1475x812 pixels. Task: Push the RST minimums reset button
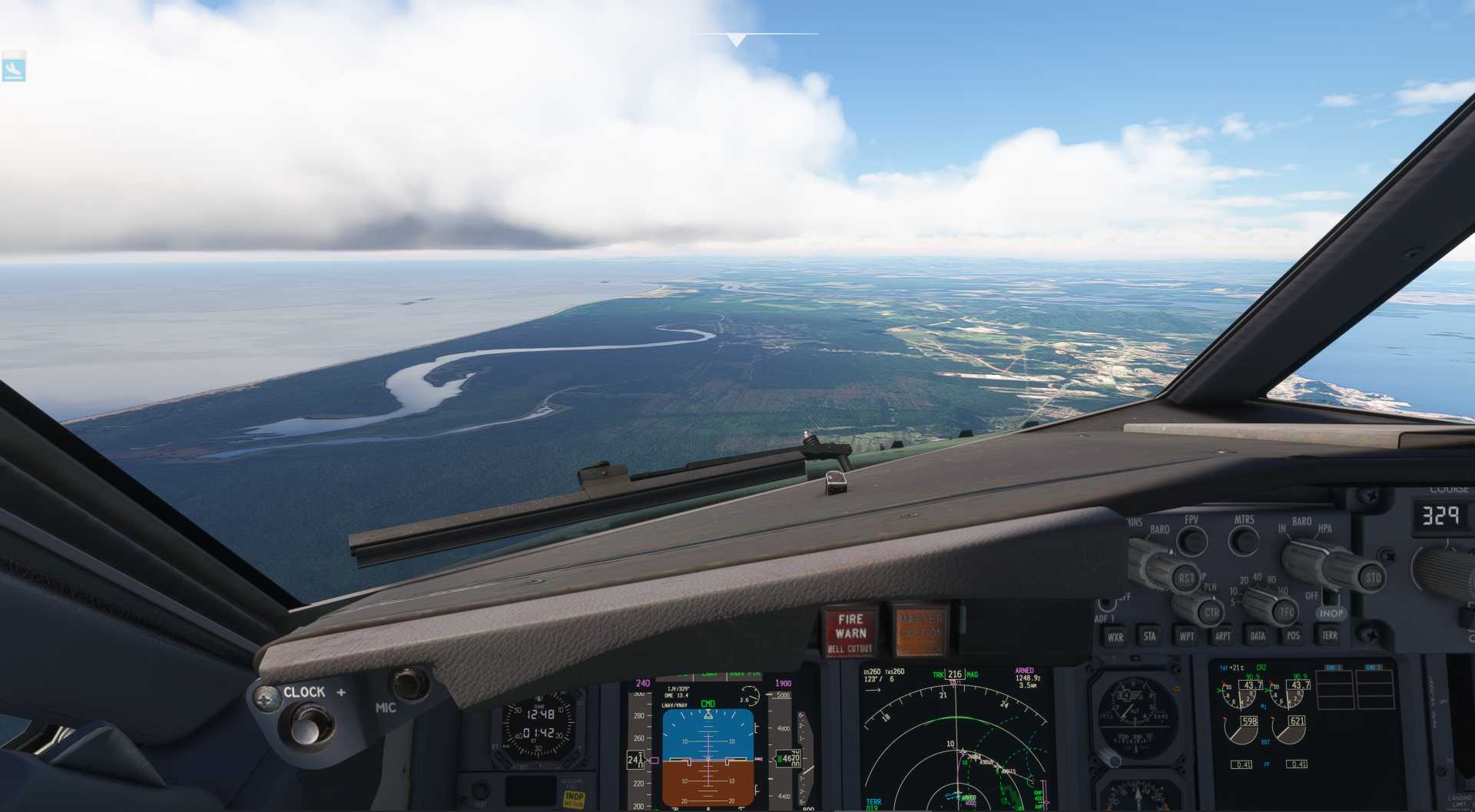(x=1186, y=578)
